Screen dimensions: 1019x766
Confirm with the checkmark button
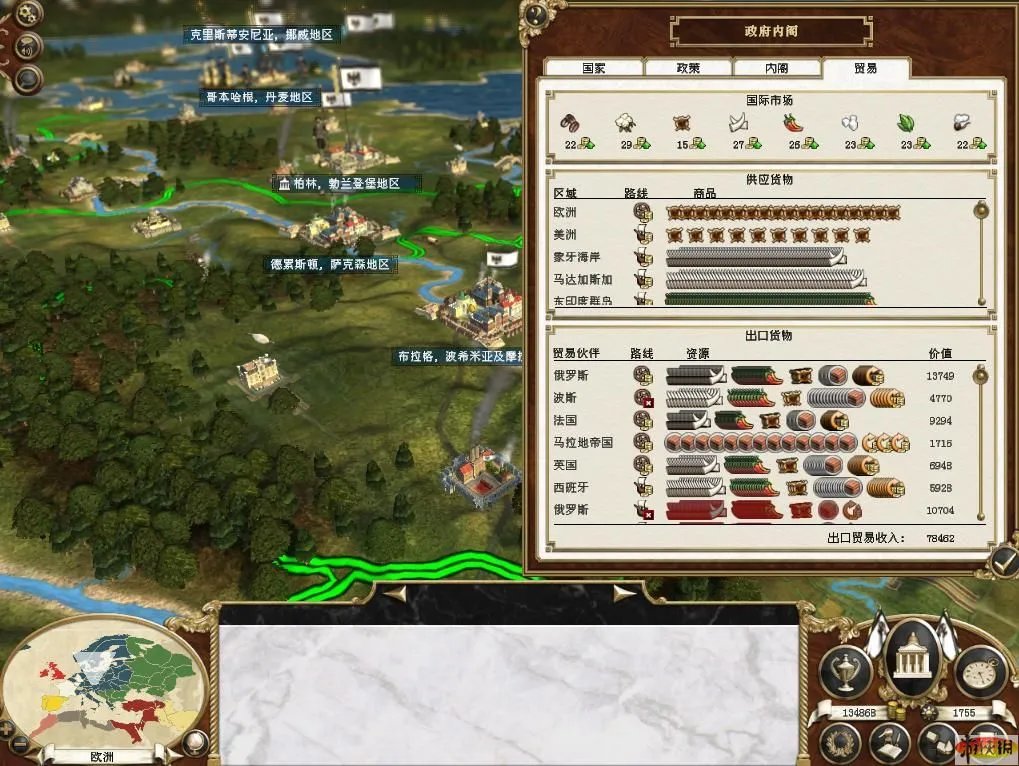pos(1001,562)
